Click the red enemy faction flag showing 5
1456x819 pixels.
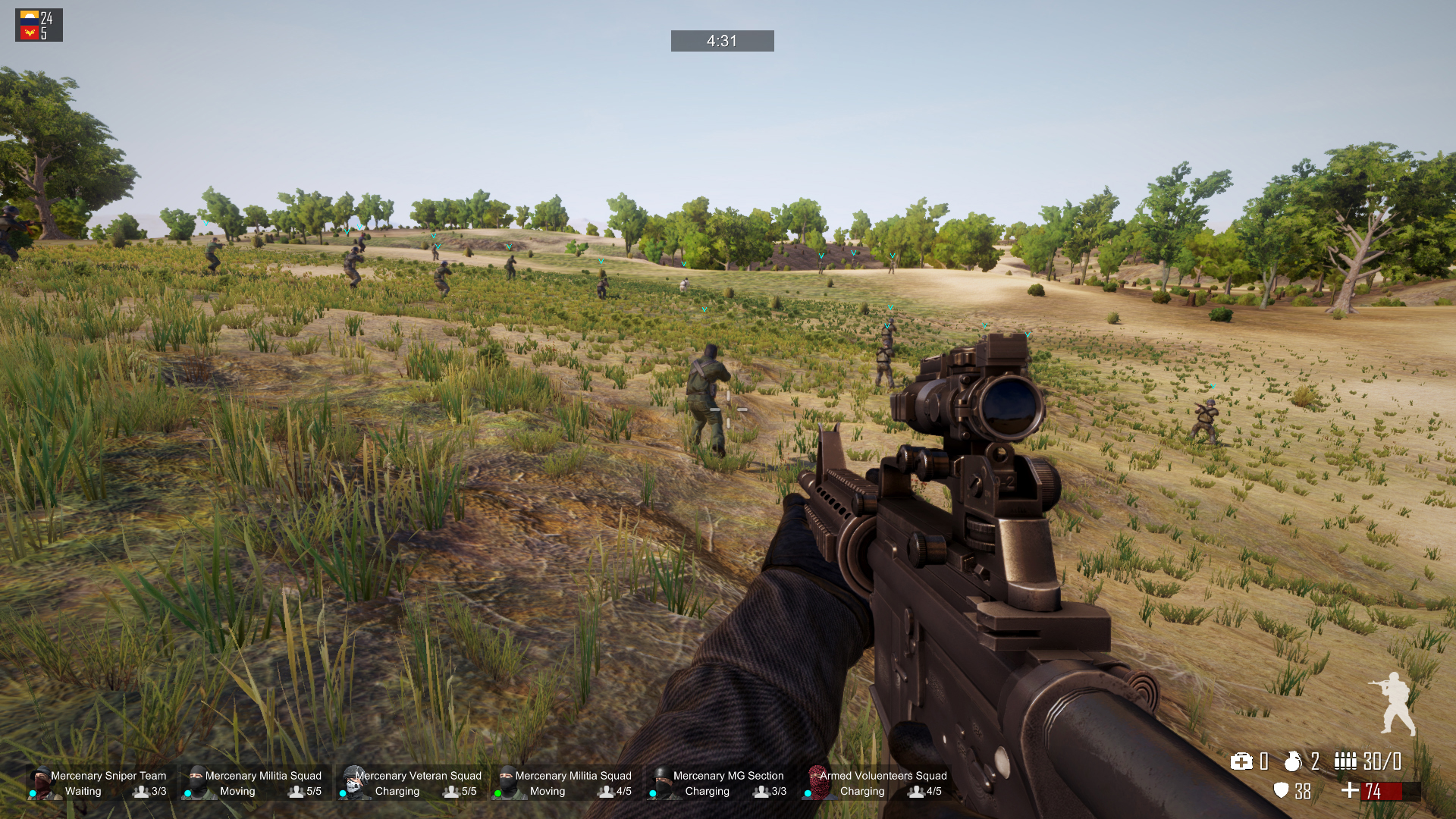[x=28, y=33]
